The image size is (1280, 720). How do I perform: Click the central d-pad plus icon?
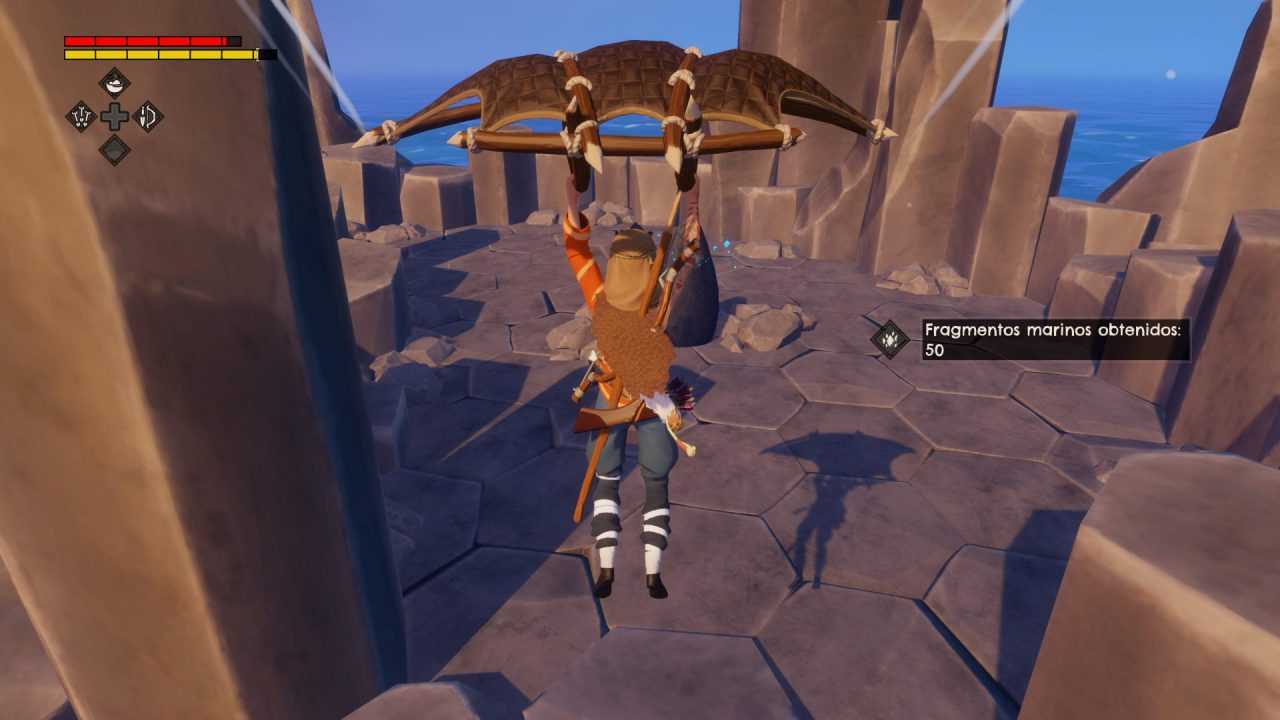click(114, 116)
